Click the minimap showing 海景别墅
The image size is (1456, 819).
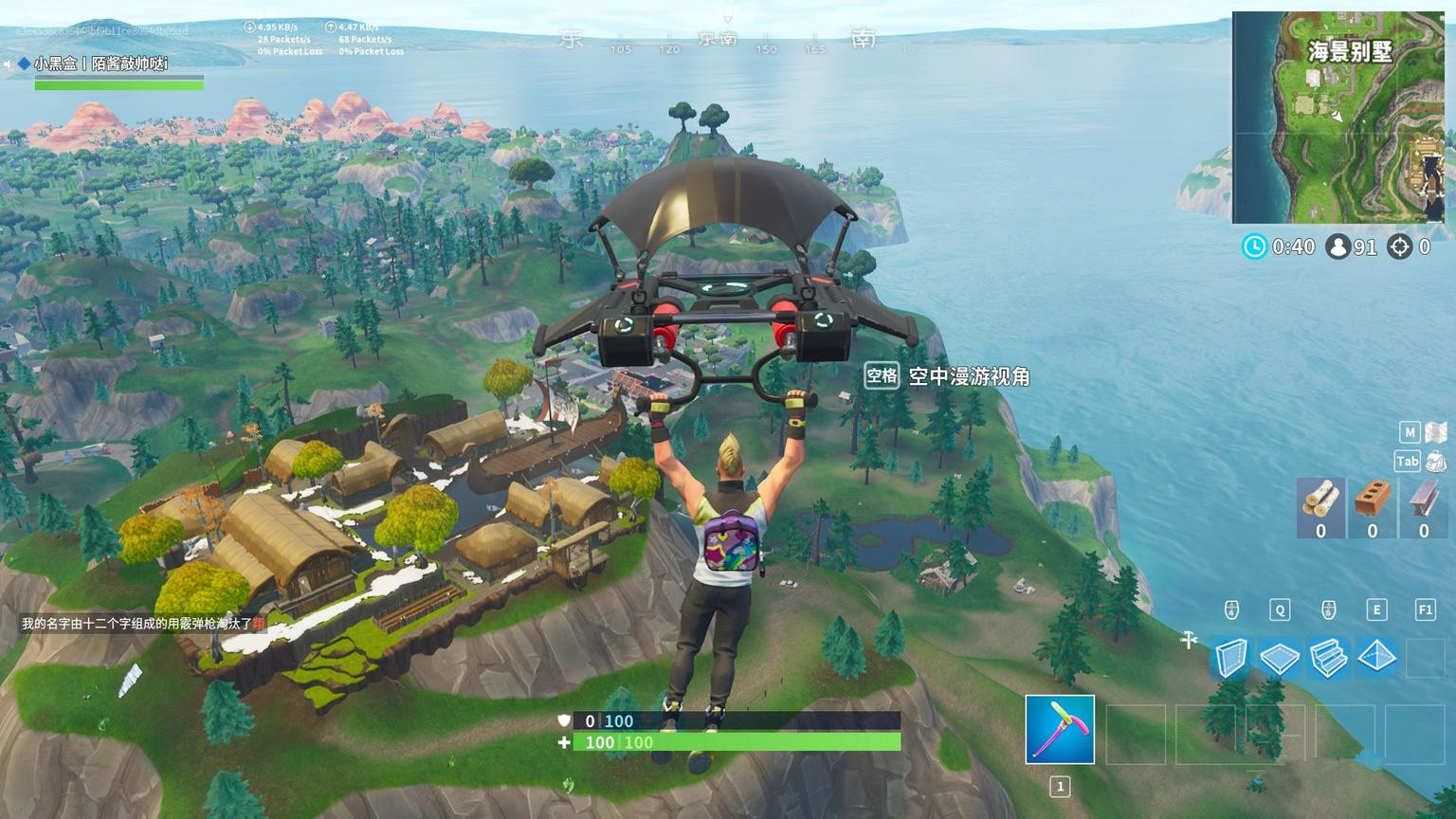(x=1338, y=118)
